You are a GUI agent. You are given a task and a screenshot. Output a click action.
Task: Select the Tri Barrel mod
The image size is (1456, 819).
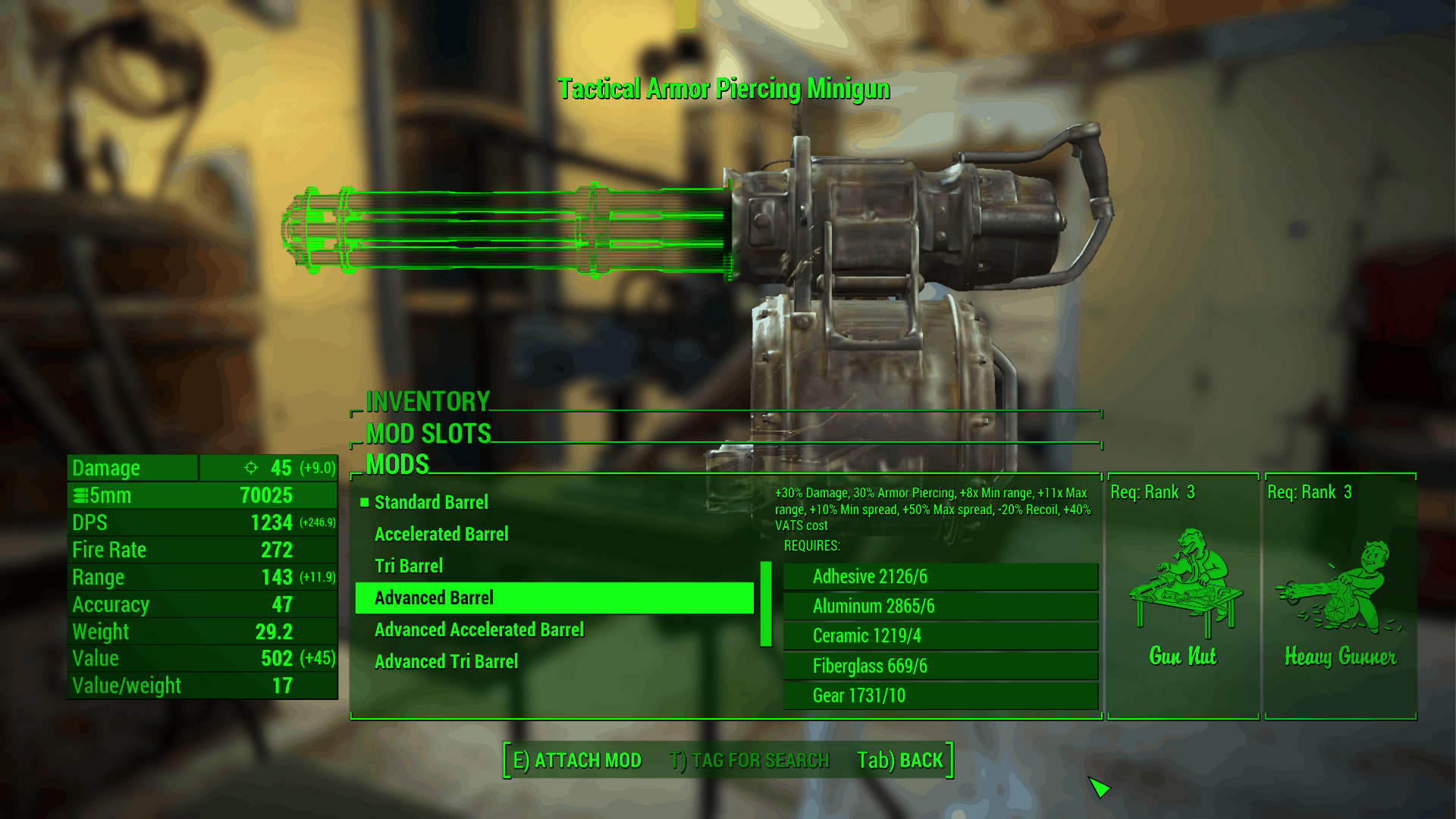pos(409,566)
